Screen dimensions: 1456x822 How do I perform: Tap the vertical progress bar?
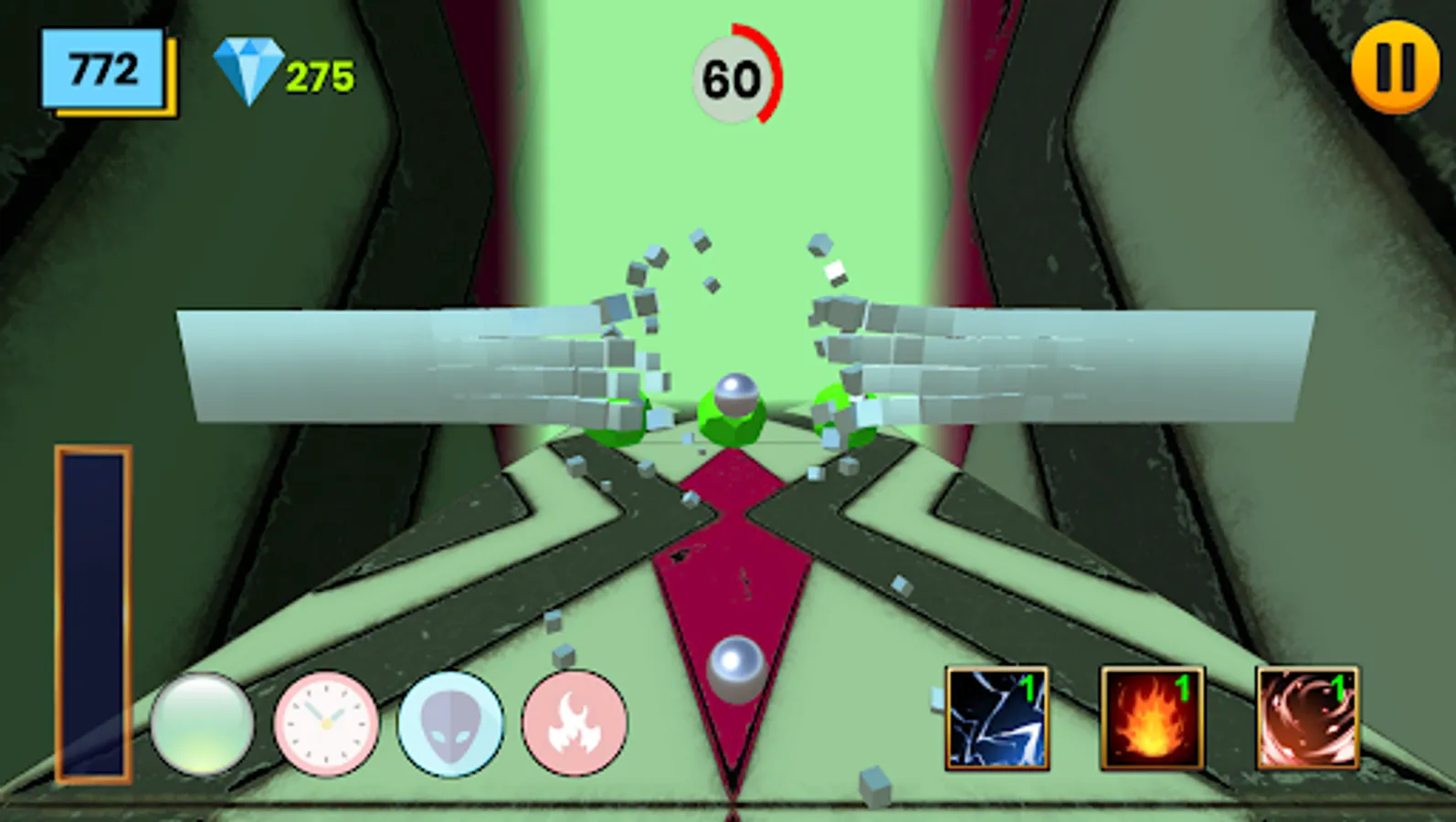tap(91, 612)
